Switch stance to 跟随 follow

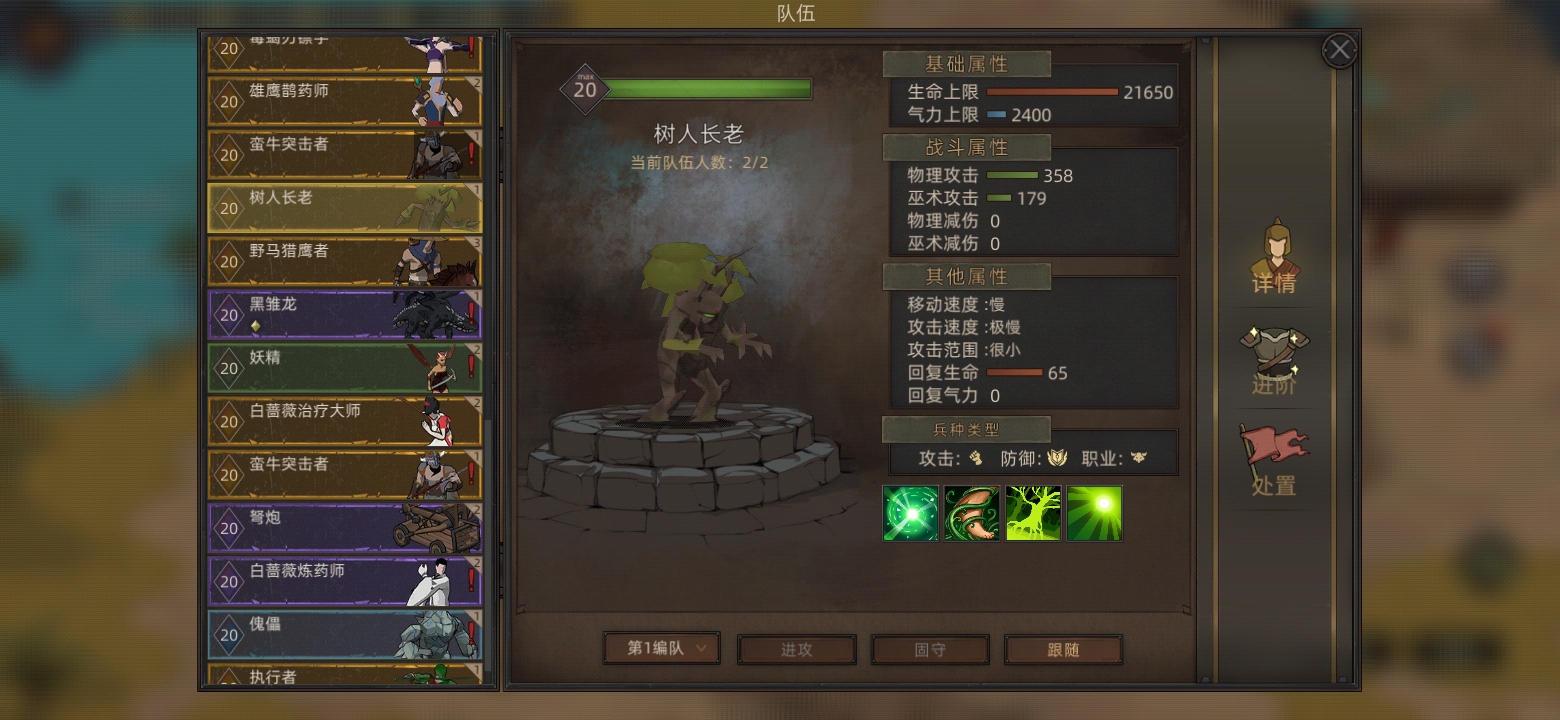(x=1063, y=648)
